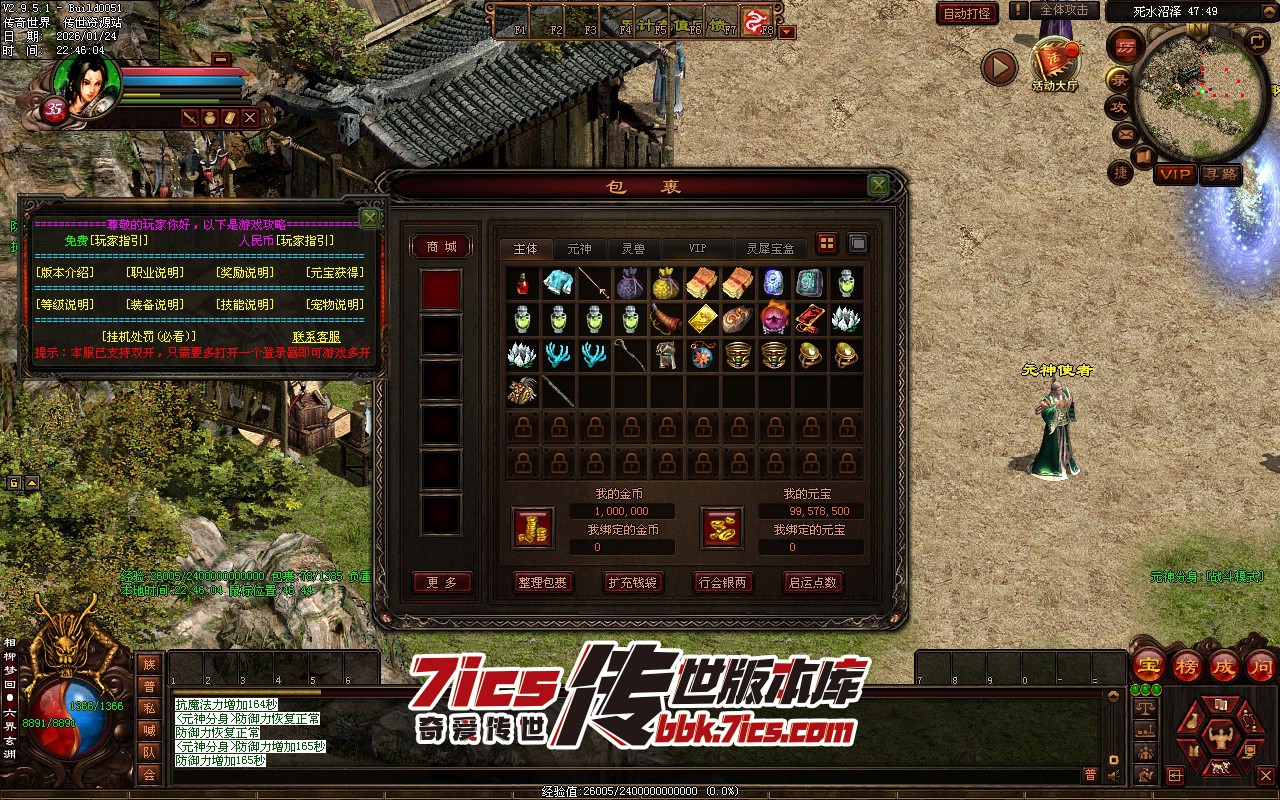
Task: Switch to the 元神 bag tab
Action: (x=579, y=248)
